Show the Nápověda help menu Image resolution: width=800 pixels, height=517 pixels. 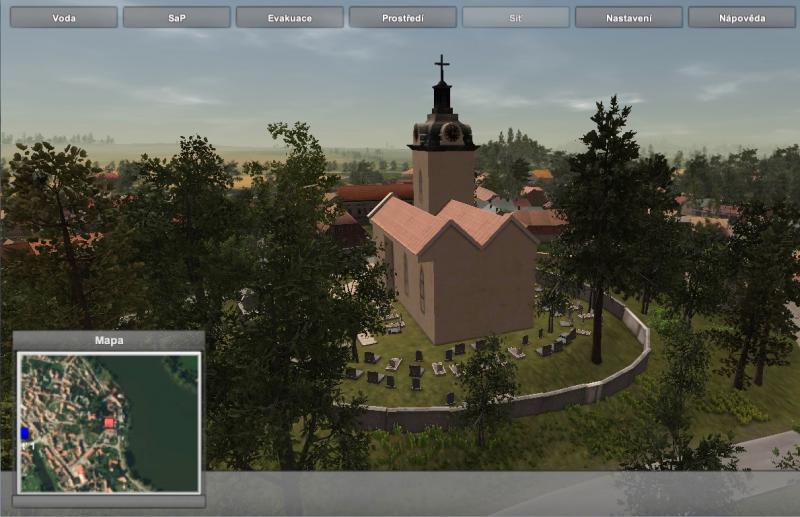click(742, 18)
